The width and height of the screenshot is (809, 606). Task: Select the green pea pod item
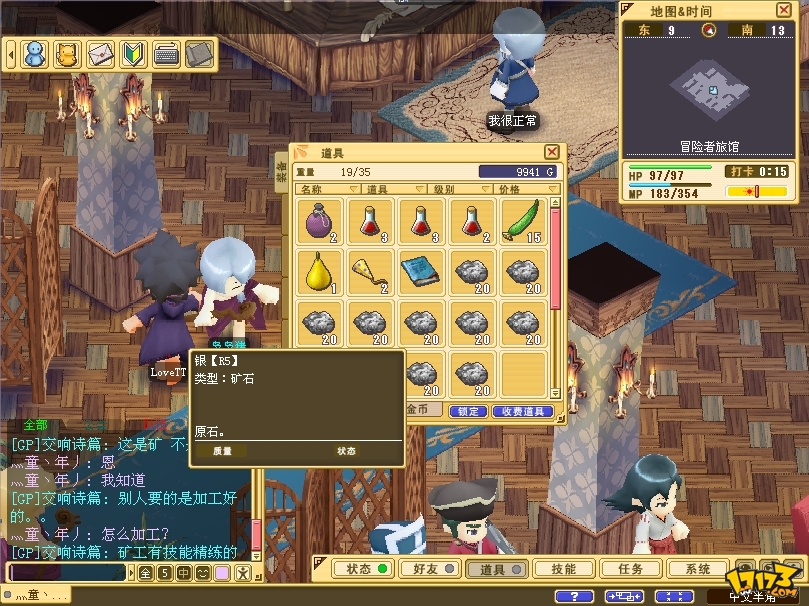[522, 221]
